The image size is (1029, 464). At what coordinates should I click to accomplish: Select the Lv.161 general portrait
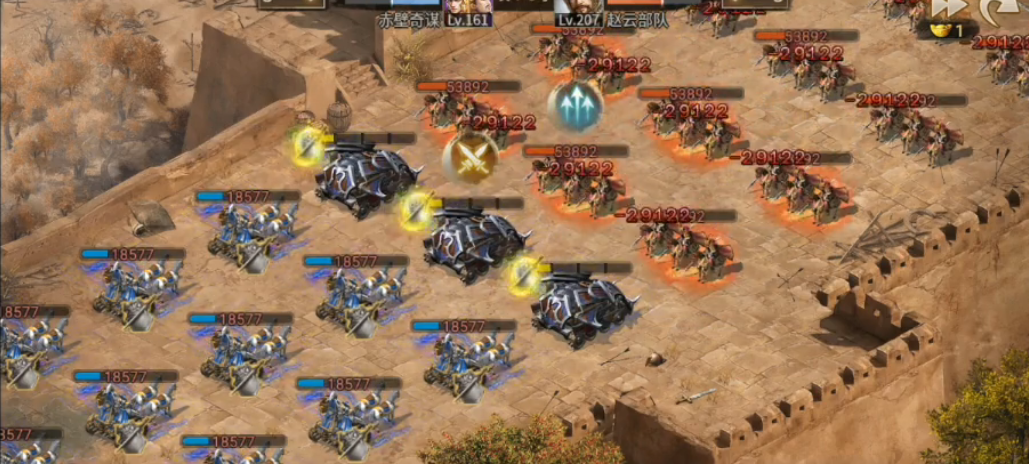click(x=469, y=8)
